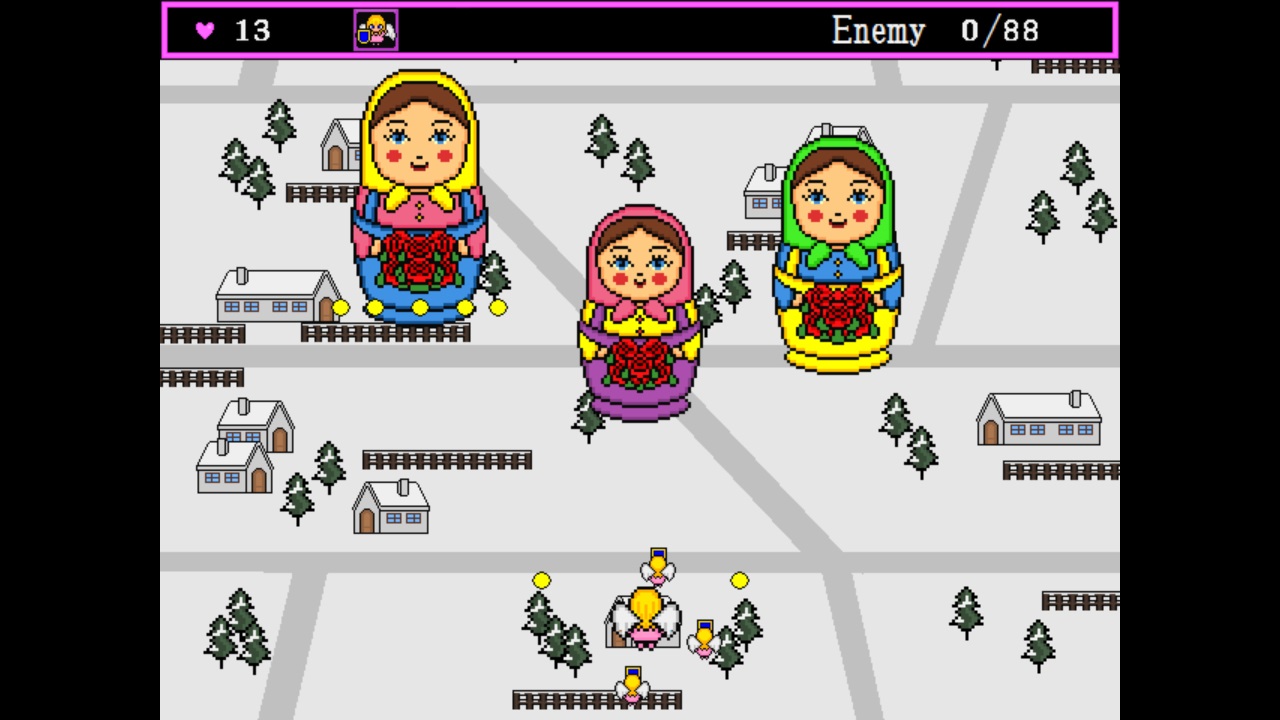
Task: Click the life count number 13
Action: 249,31
